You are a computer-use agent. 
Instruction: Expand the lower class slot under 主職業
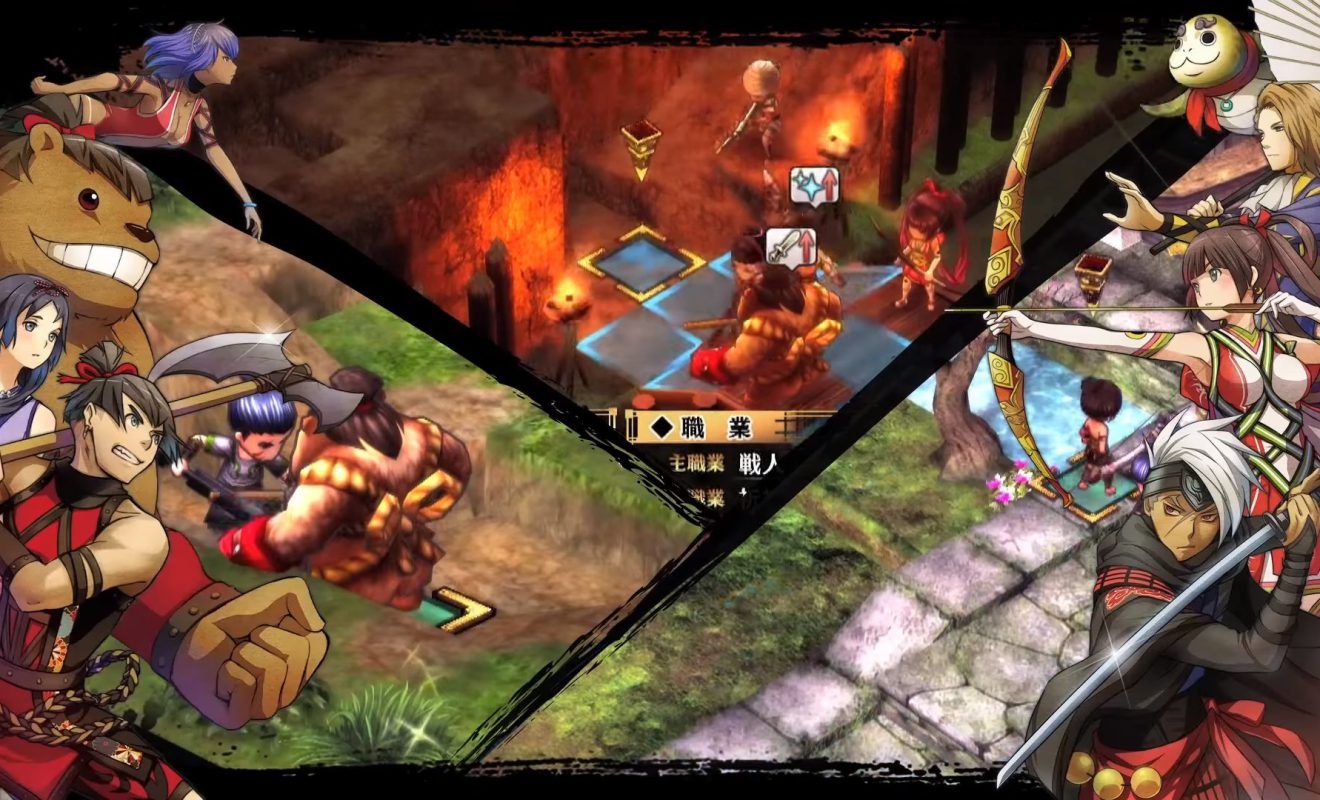[704, 497]
